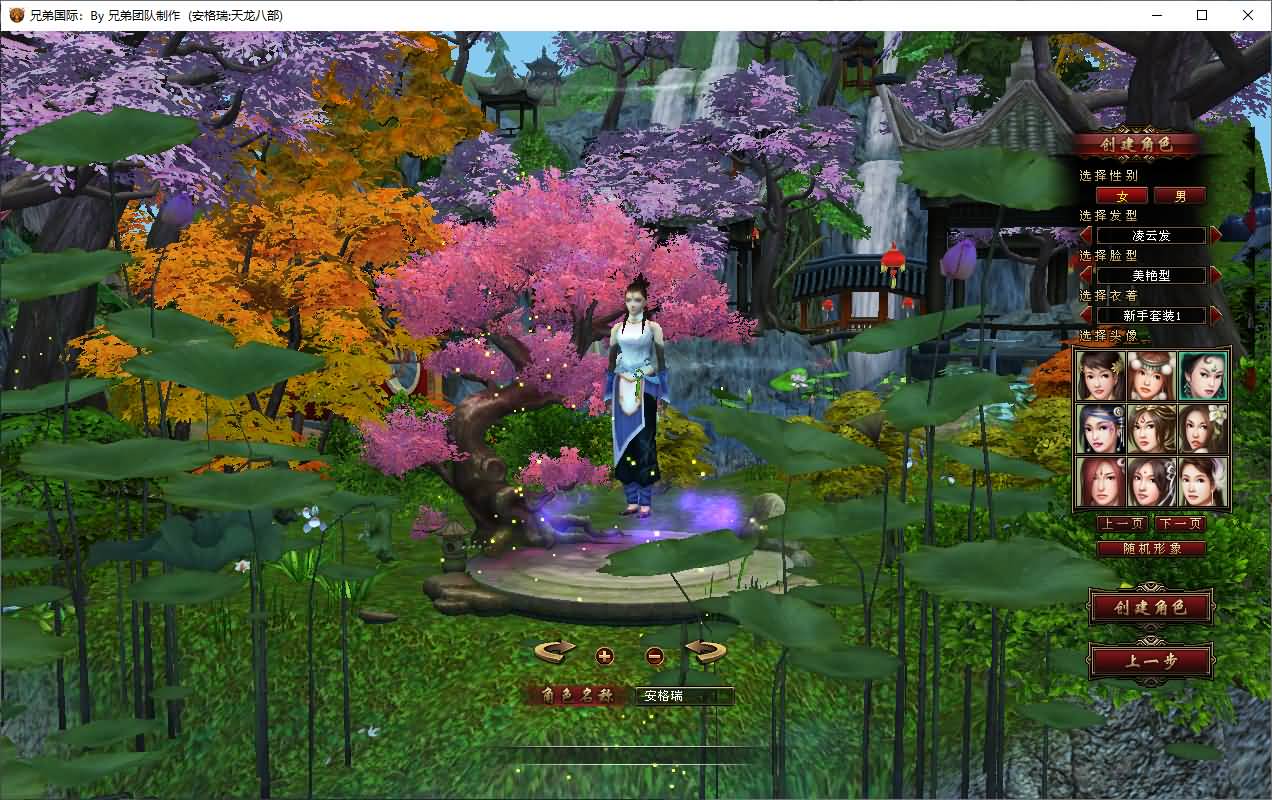The width and height of the screenshot is (1272, 800).
Task: Go back to the previous hairstyle option
Action: (x=1086, y=236)
